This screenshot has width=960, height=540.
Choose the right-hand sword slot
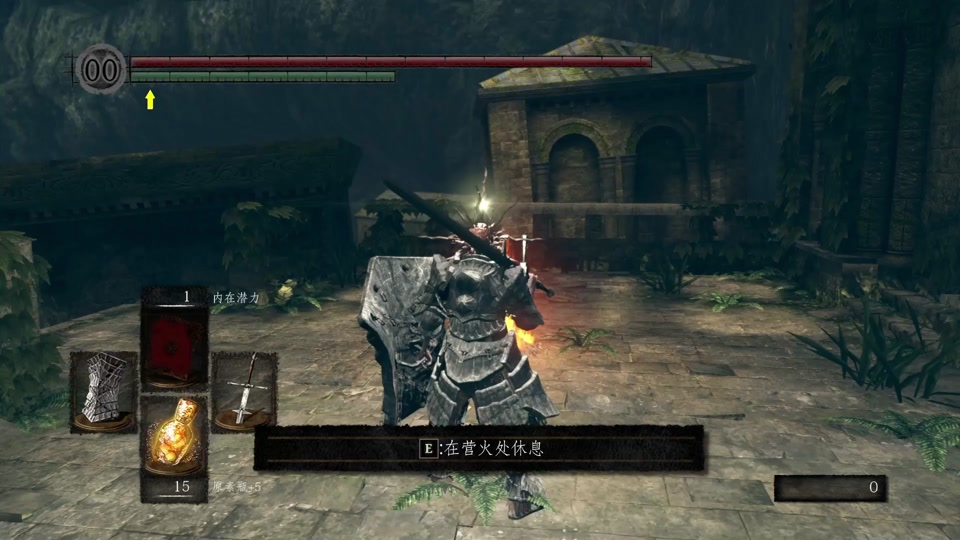click(x=245, y=390)
